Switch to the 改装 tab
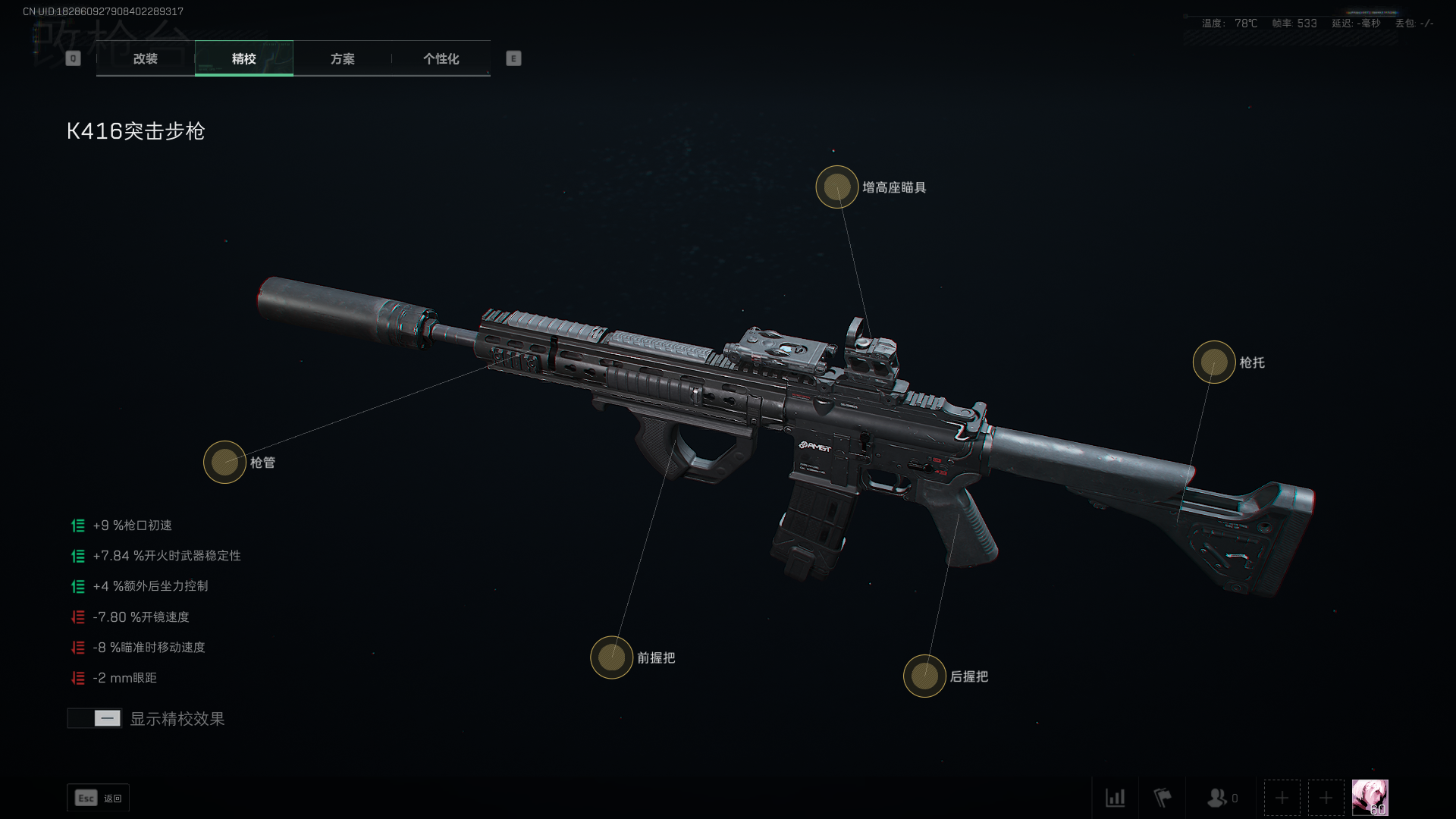This screenshot has height=819, width=1456. [x=146, y=58]
